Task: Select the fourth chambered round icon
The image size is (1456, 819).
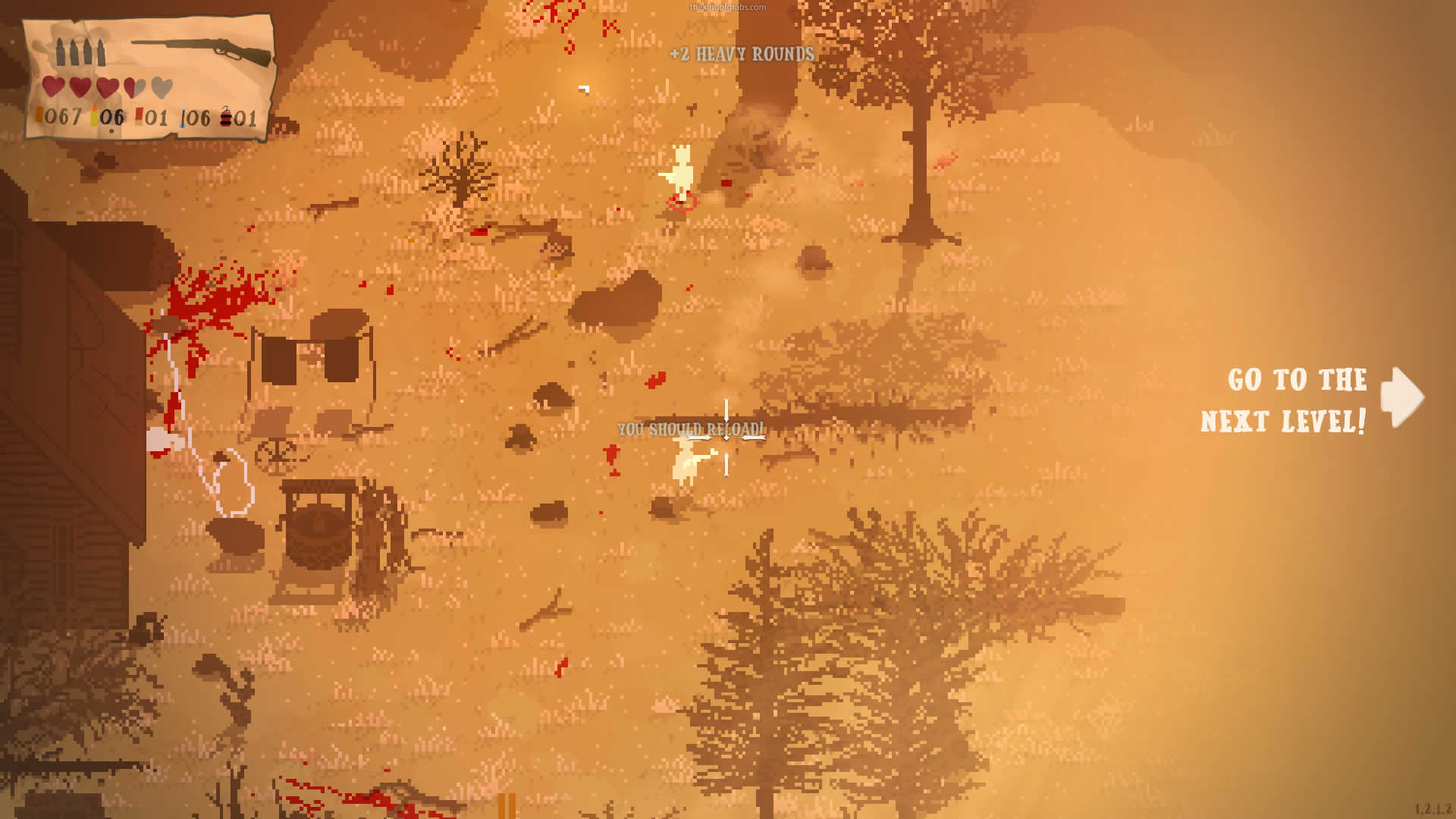Action: point(100,52)
